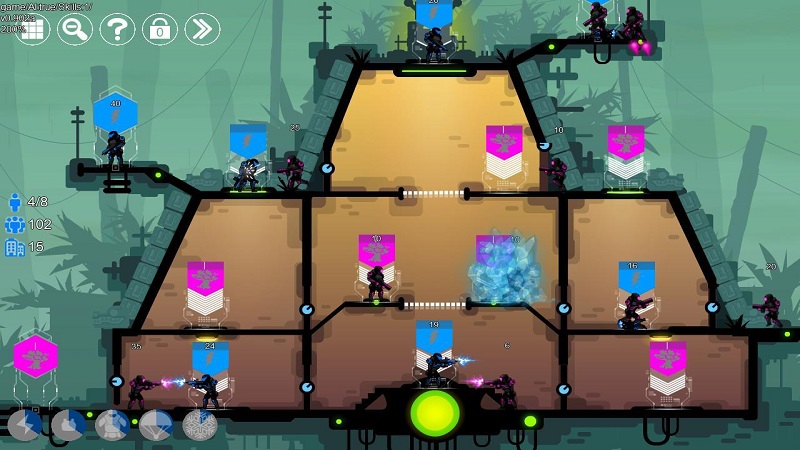
Task: Activate the lightning bolt ability
Action: 24,426
